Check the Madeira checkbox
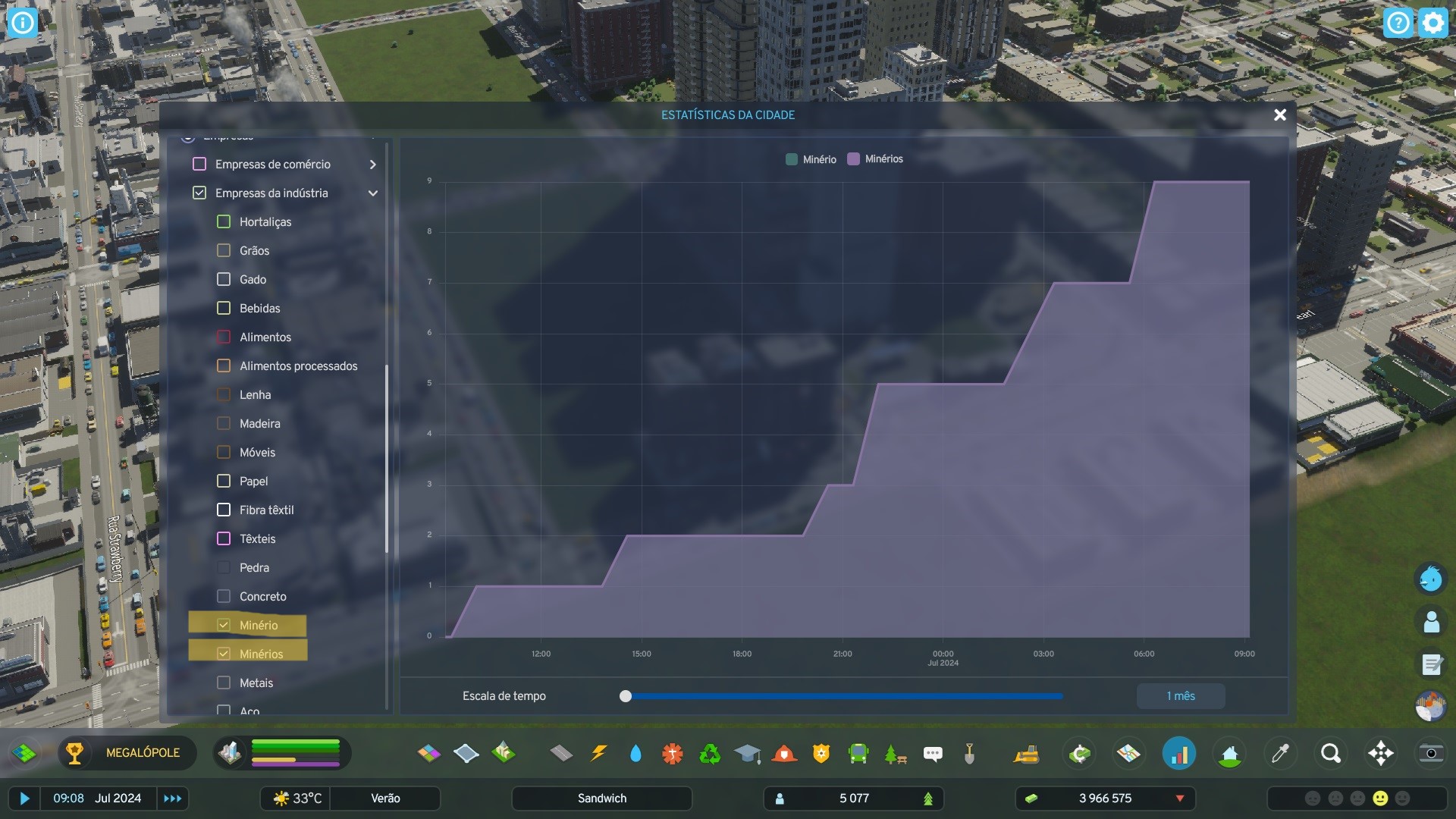The height and width of the screenshot is (819, 1456). (x=224, y=423)
